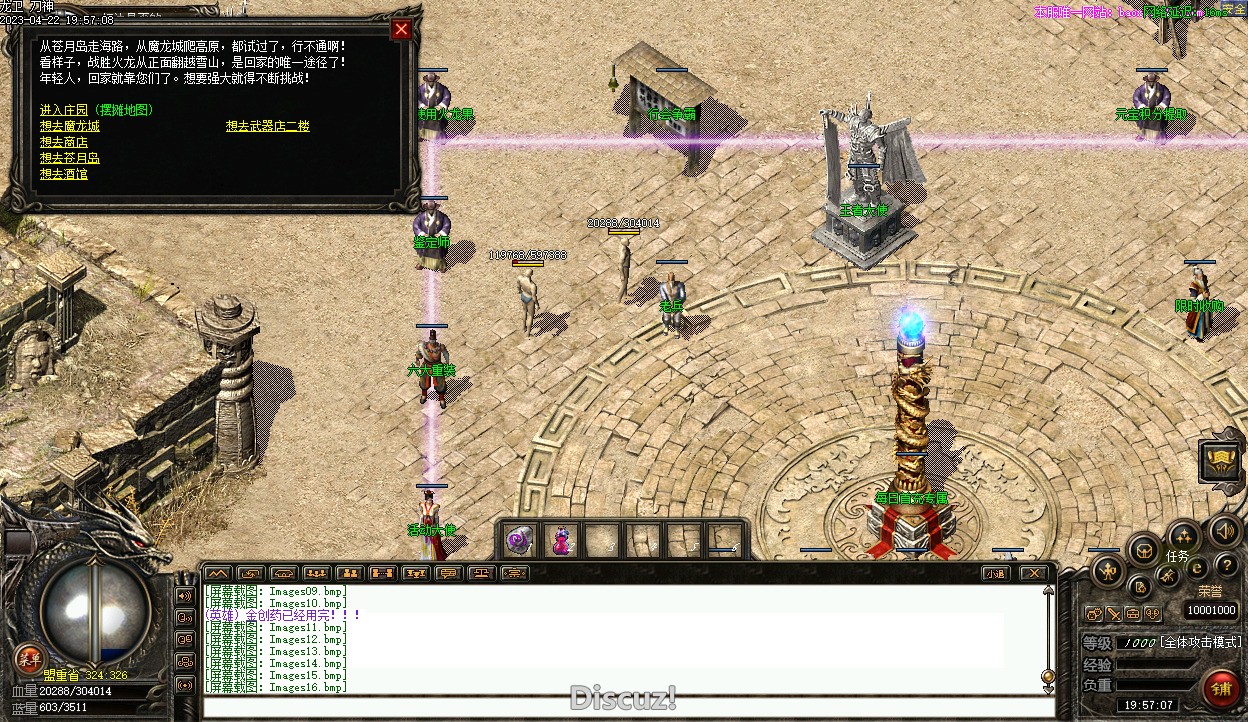Choose the 想去武器店二楼 option

click(267, 126)
